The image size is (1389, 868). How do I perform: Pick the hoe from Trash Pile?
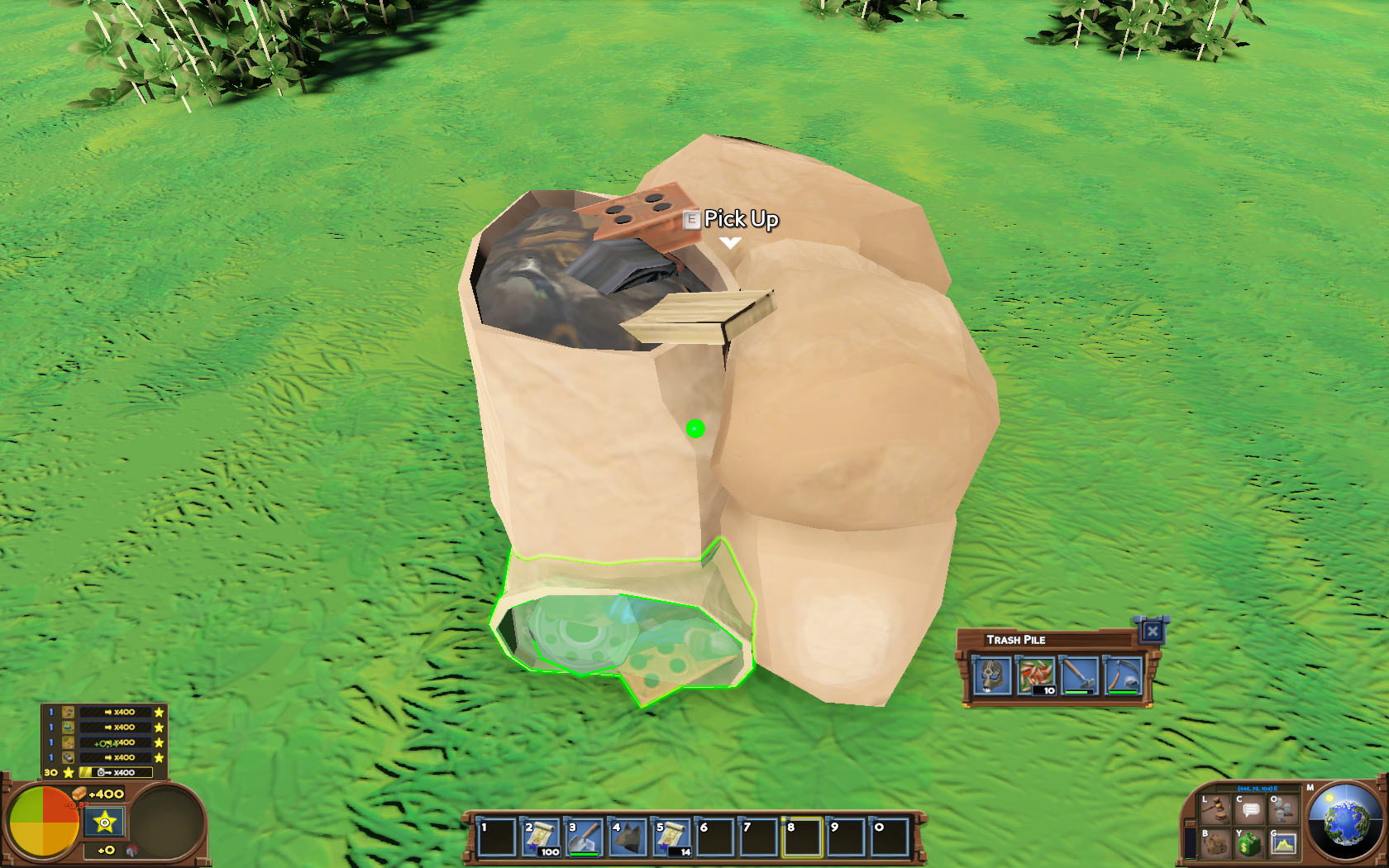coord(1079,675)
